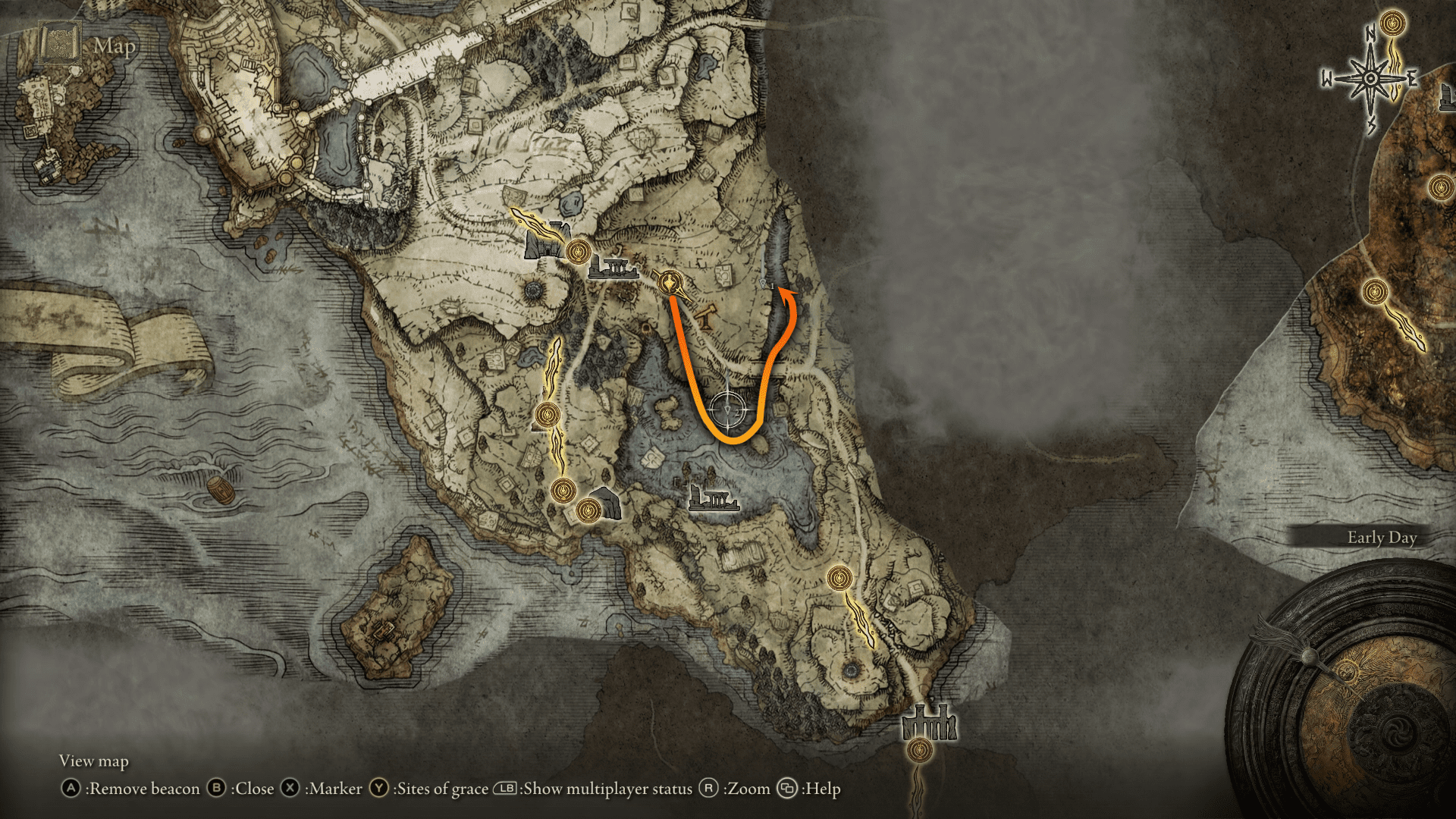Screen dimensions: 1456x819
Task: Select the site of grace beside the gatefront ruins
Action: pos(579,250)
